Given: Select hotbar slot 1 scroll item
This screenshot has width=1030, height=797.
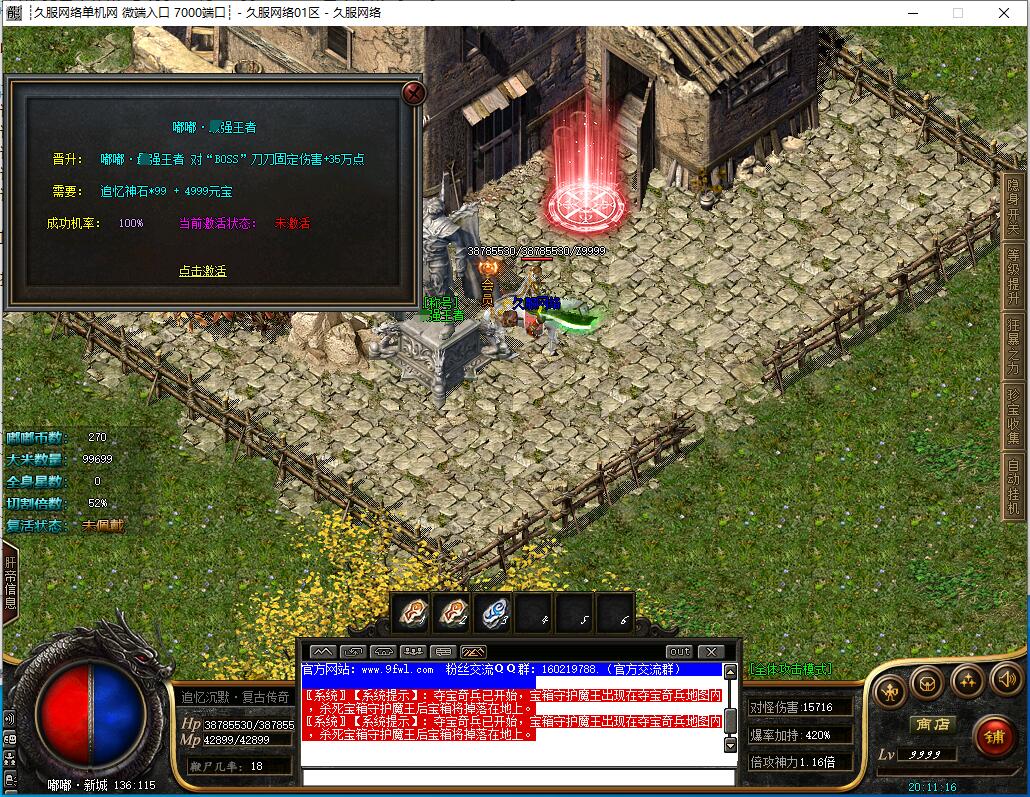Looking at the screenshot, I should click(410, 612).
